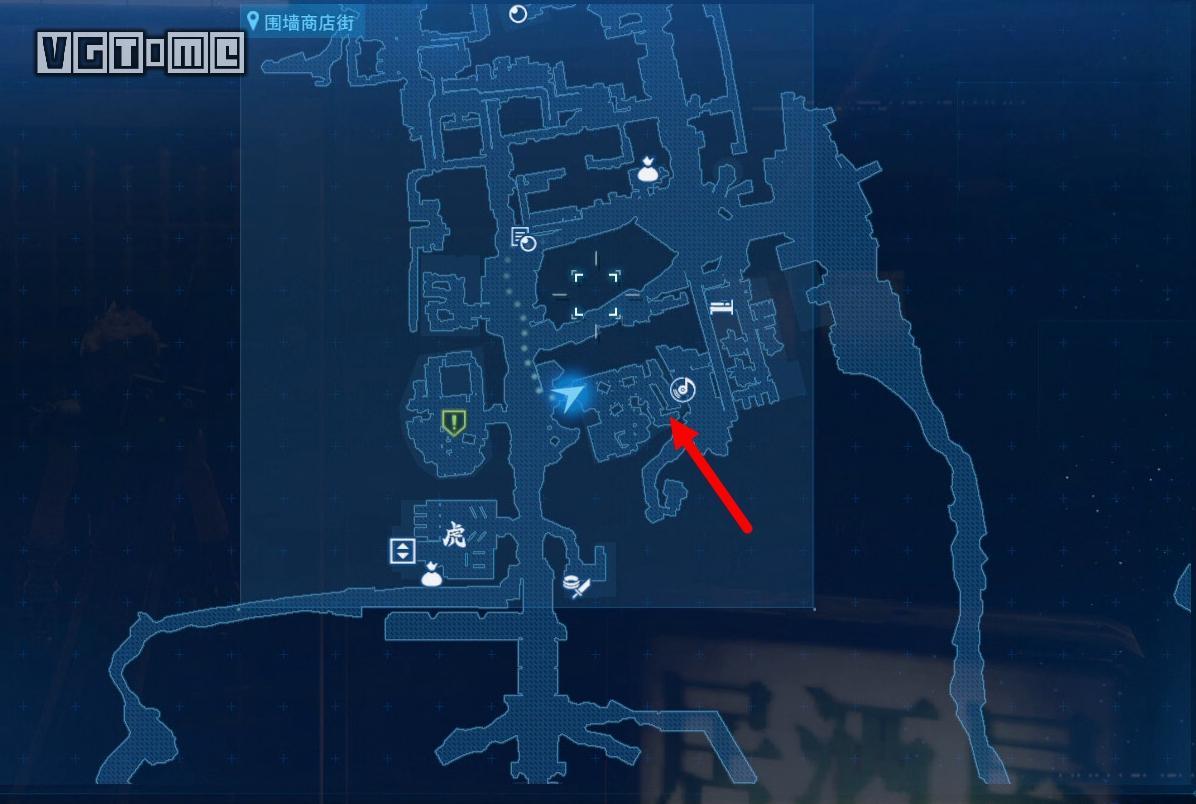
Task: Choose the 虎 tiger sign marker
Action: tap(453, 536)
